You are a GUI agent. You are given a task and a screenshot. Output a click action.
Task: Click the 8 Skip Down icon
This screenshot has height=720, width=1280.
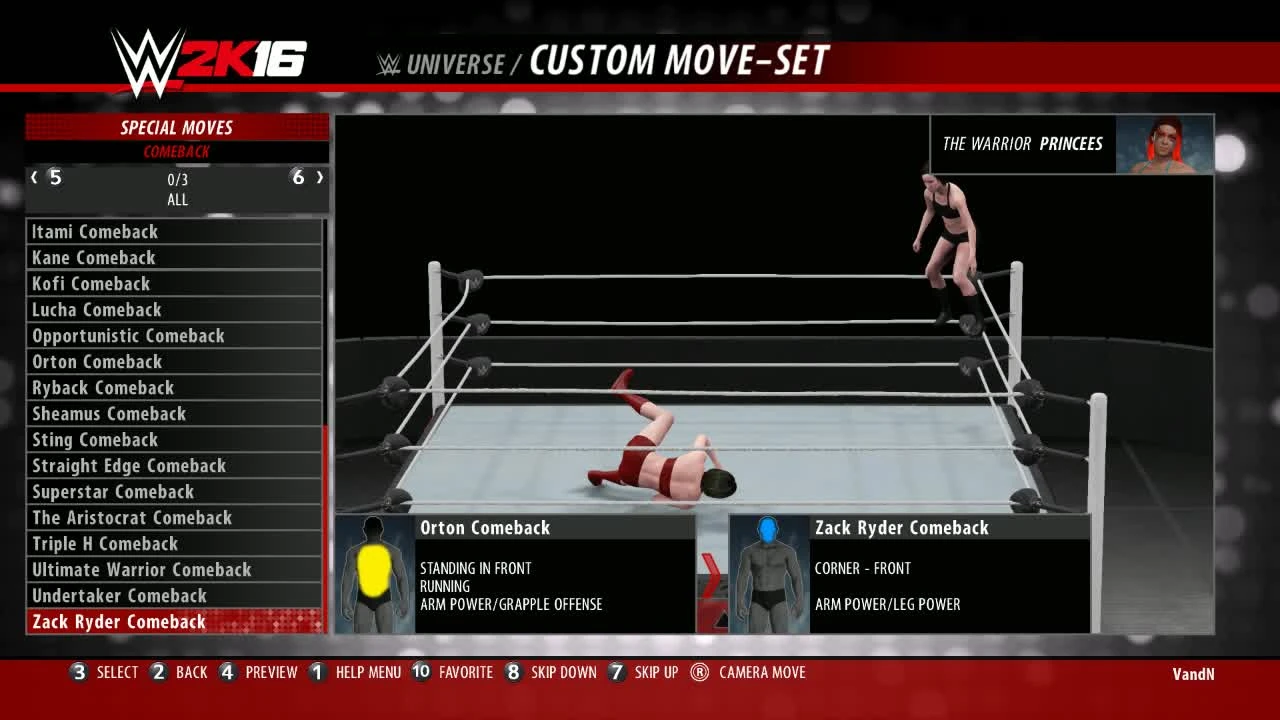[513, 672]
